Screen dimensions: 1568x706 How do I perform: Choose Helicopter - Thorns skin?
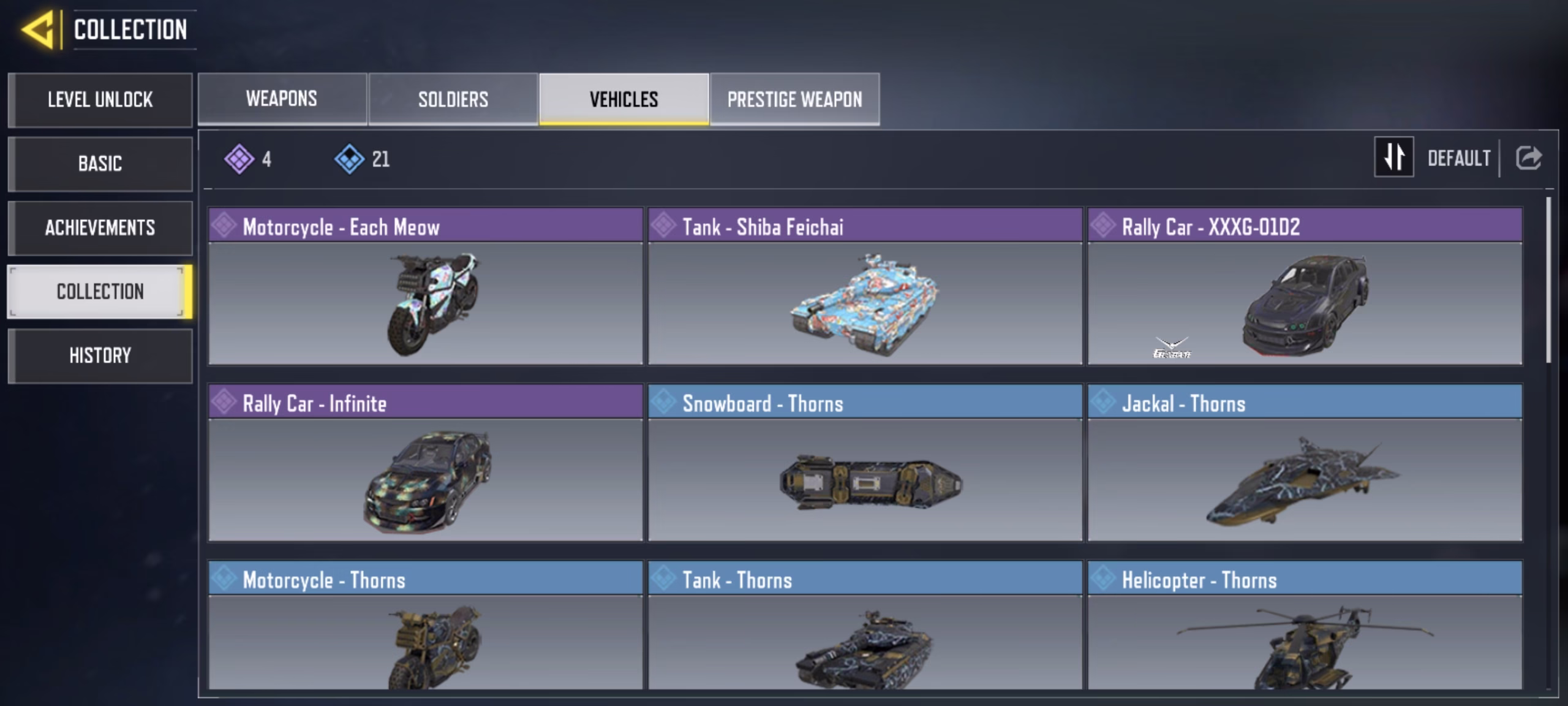(1305, 625)
